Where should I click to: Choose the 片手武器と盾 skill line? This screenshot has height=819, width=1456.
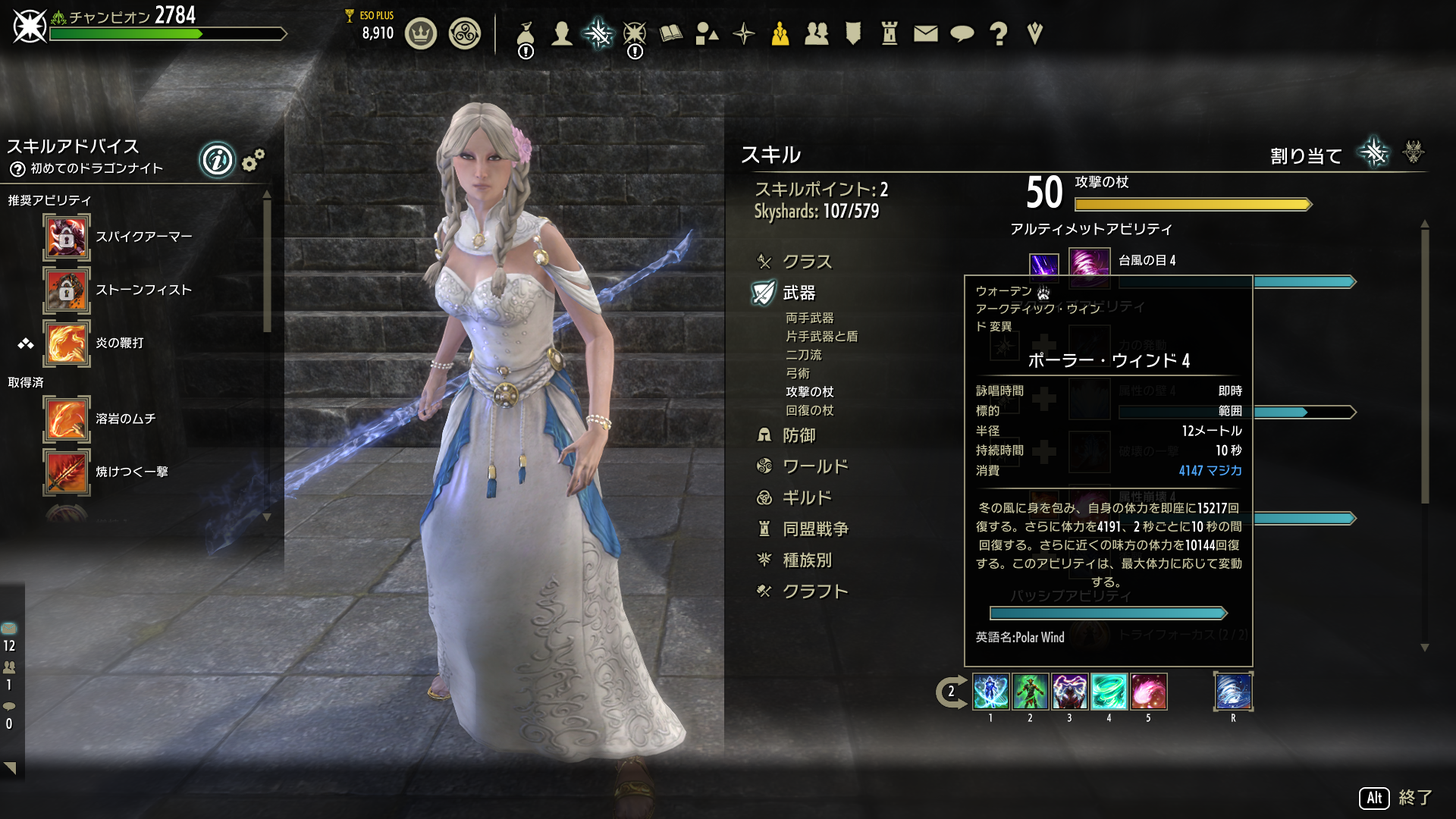821,336
